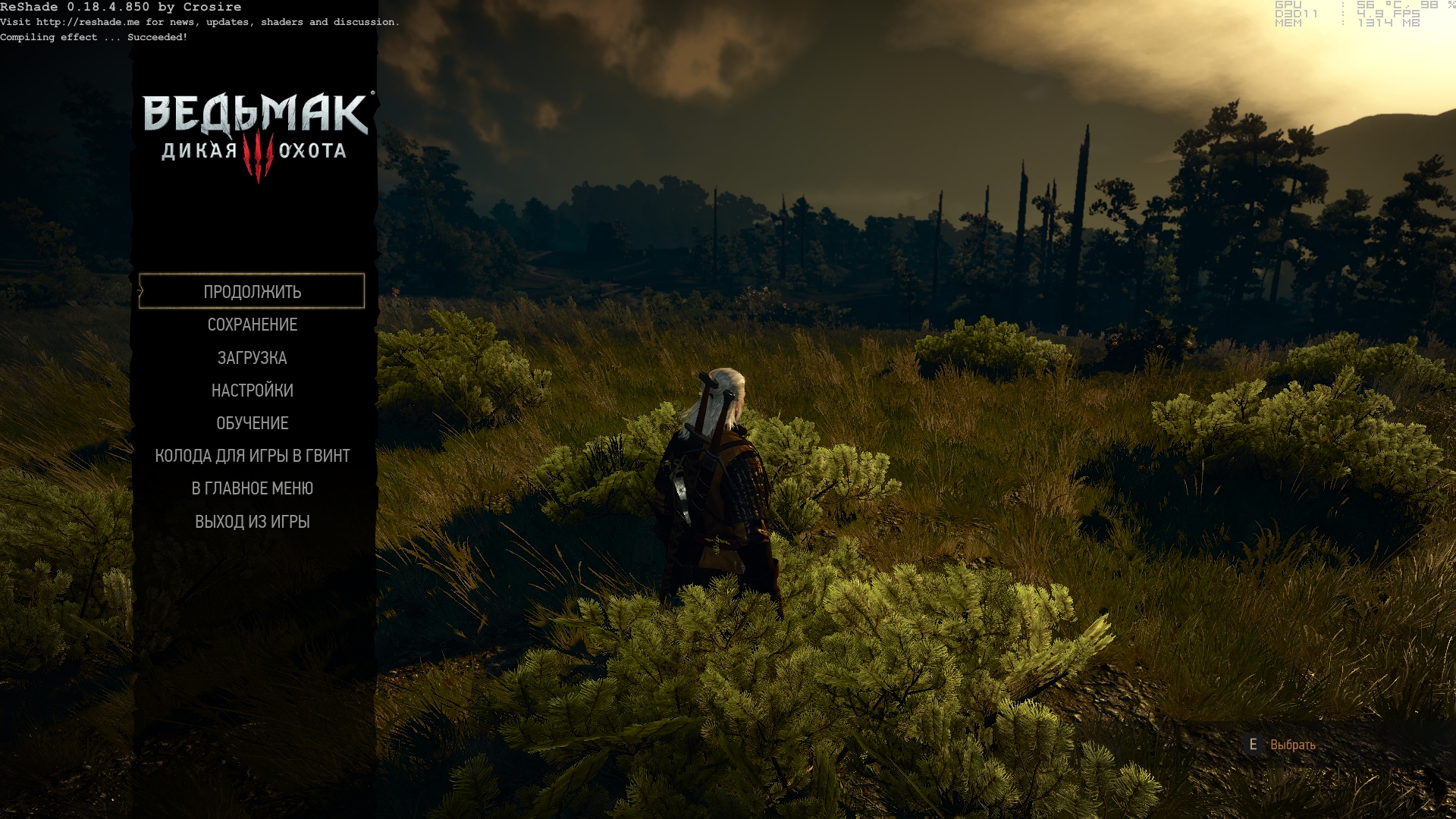Return via В ГЛАВНОЕ МЕНЮ
This screenshot has height=819, width=1456.
252,488
